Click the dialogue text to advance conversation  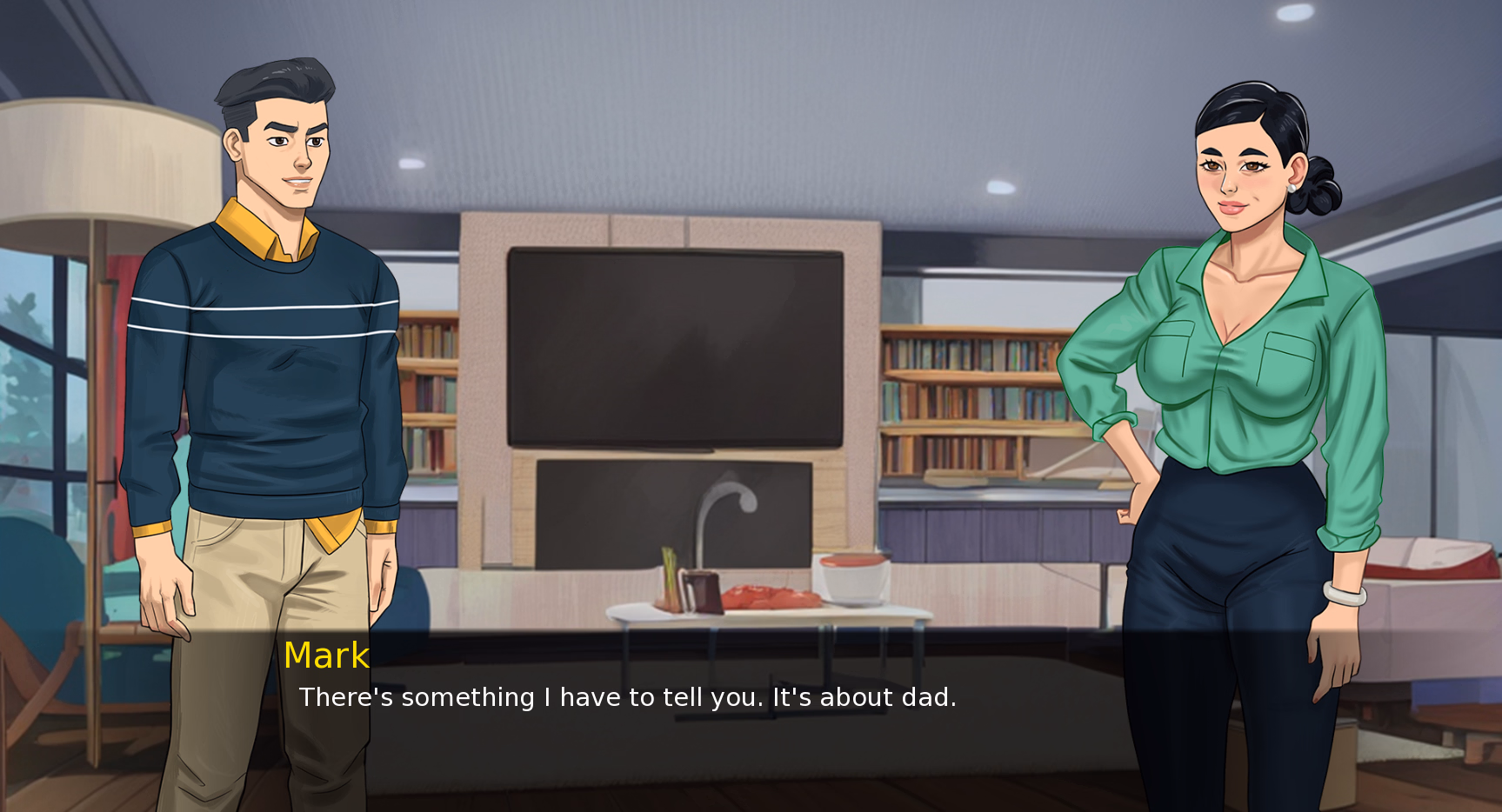tap(626, 696)
